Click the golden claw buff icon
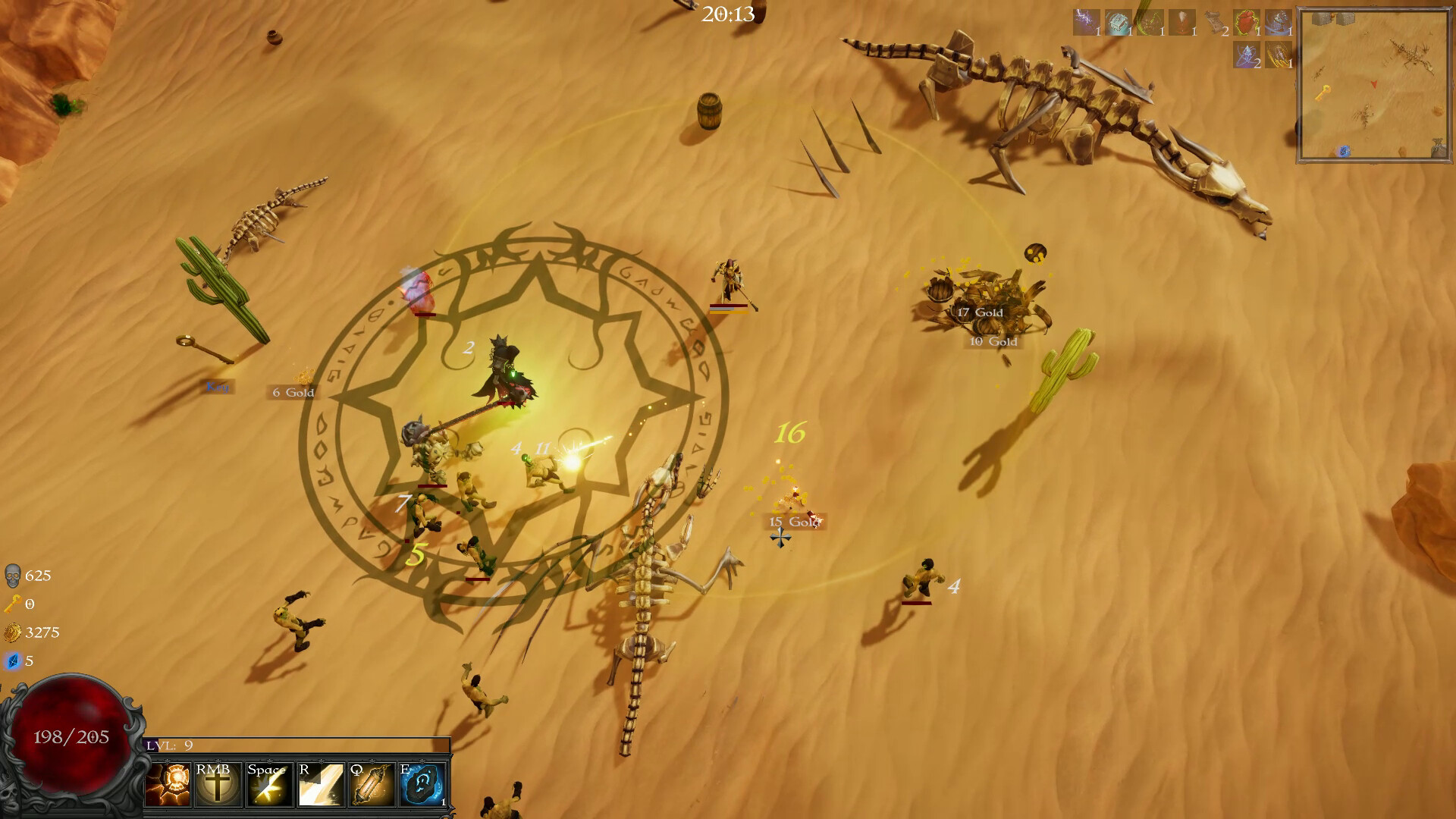This screenshot has width=1456, height=819. click(x=1279, y=57)
